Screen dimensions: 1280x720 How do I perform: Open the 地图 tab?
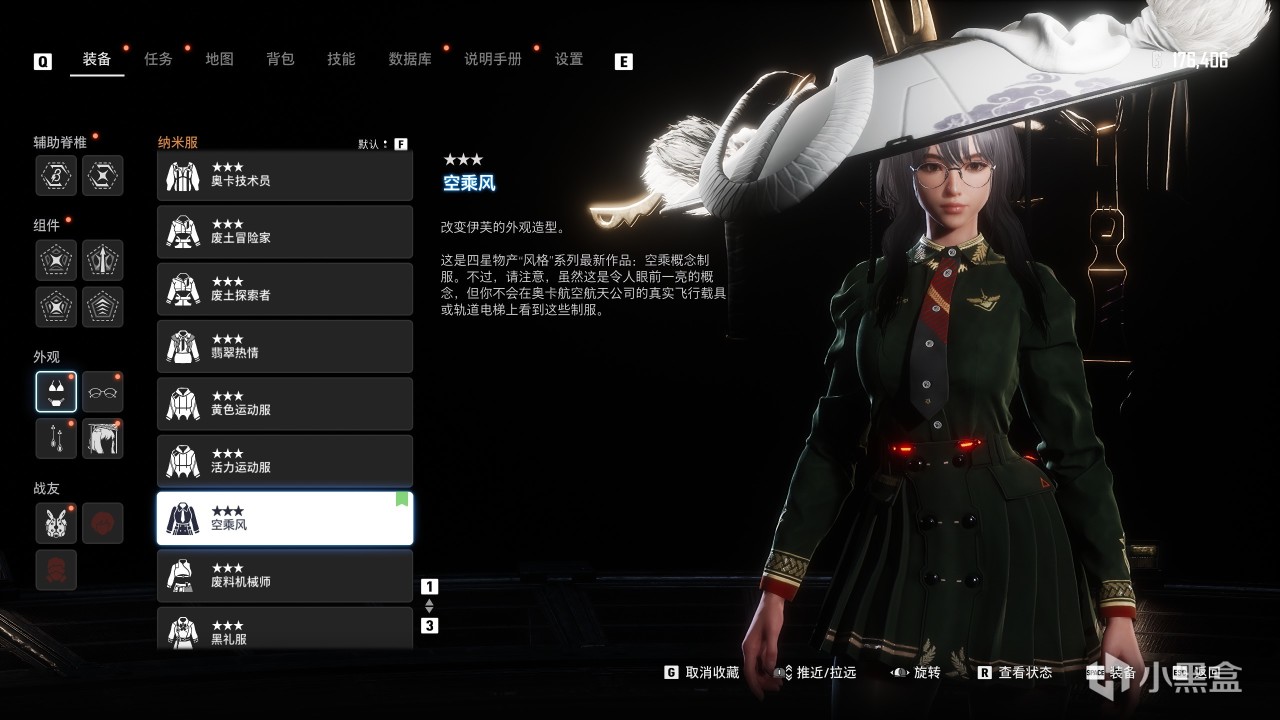[x=219, y=59]
